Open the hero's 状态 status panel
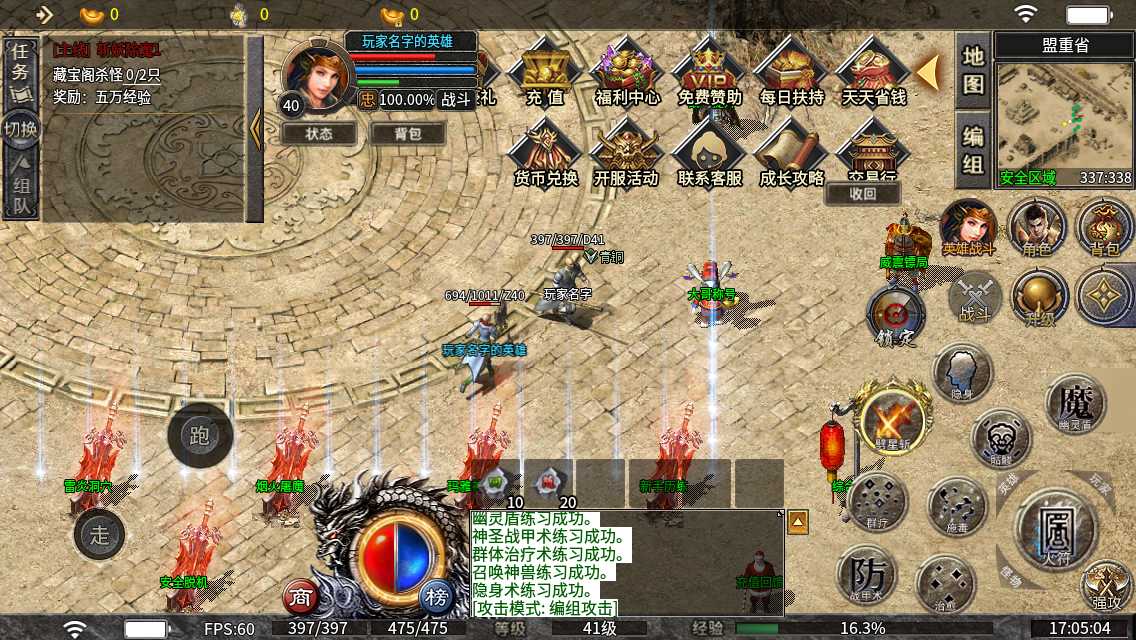This screenshot has height=640, width=1136. (x=319, y=133)
